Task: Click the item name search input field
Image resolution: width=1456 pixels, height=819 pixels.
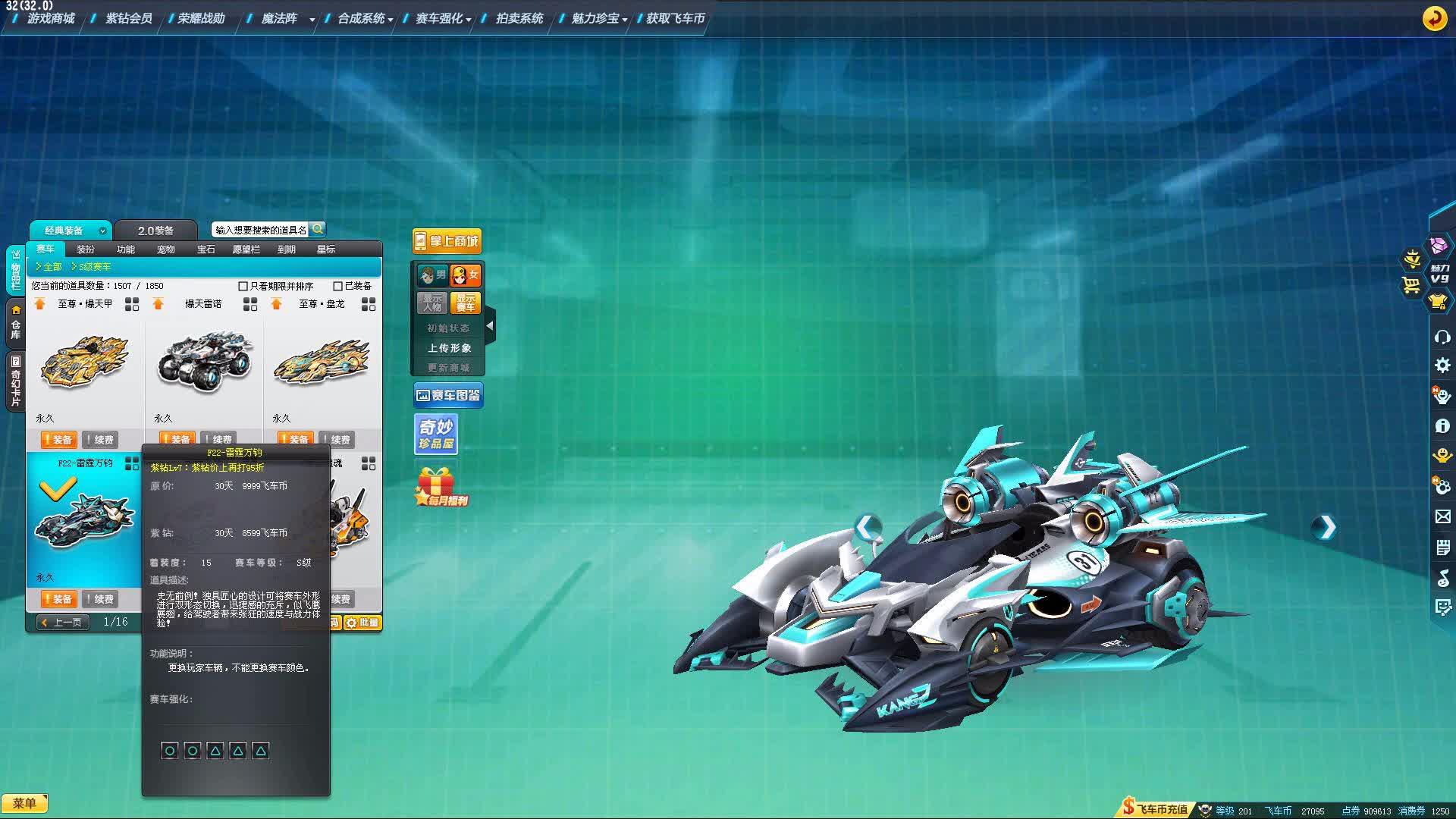Action: [262, 228]
